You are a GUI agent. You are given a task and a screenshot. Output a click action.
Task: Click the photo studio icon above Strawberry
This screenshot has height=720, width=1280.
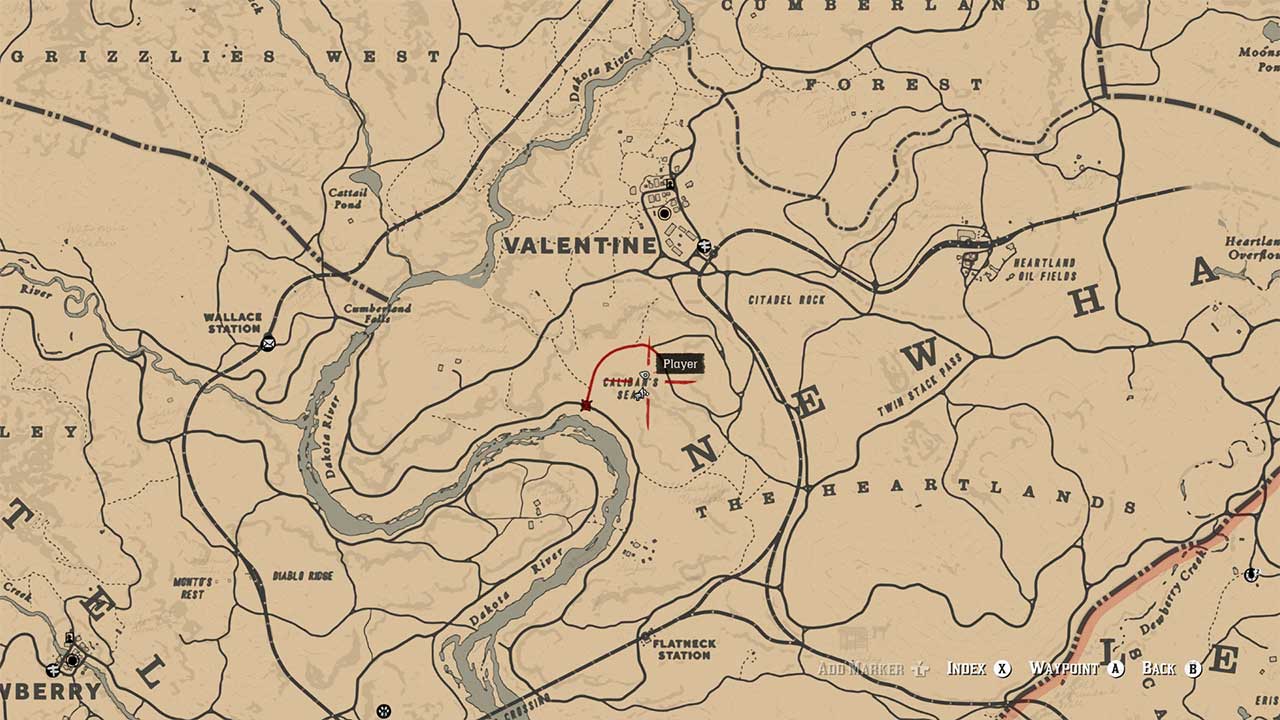click(x=69, y=637)
